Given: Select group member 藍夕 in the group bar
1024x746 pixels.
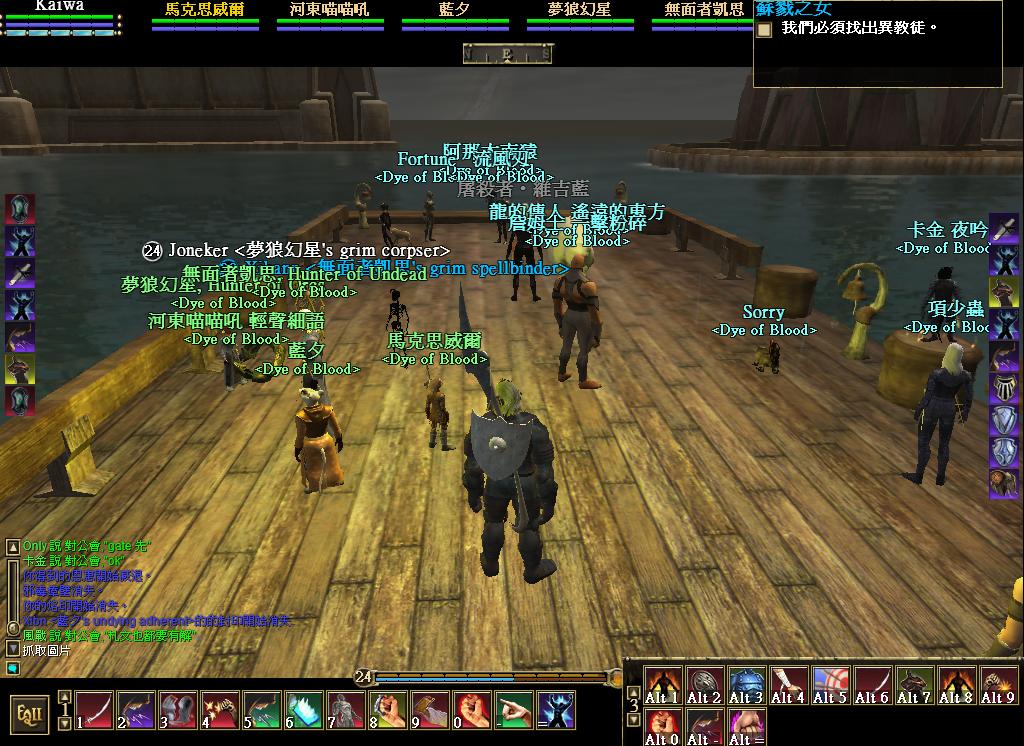Looking at the screenshot, I should [x=455, y=10].
